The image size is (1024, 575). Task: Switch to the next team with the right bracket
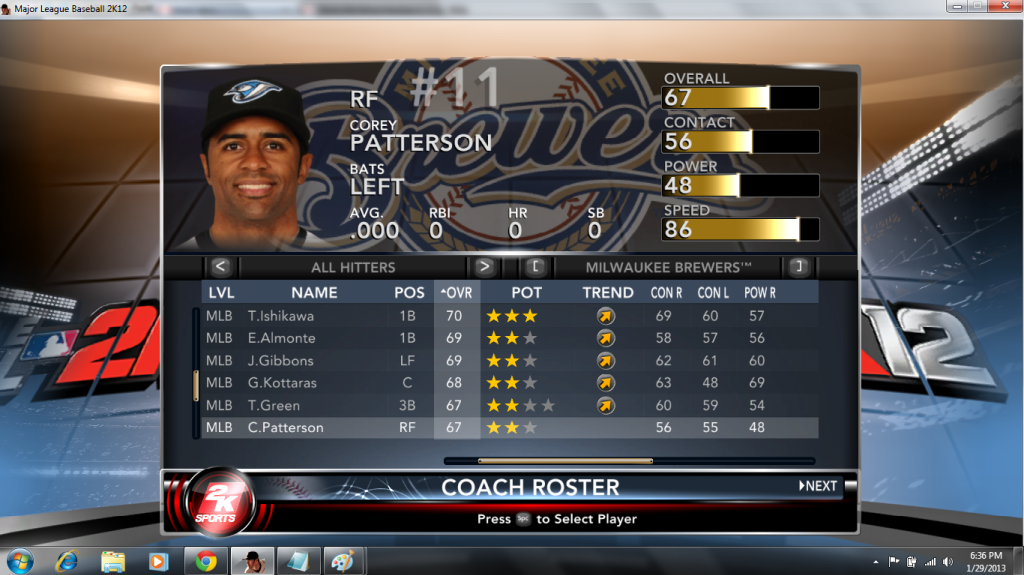pos(798,267)
